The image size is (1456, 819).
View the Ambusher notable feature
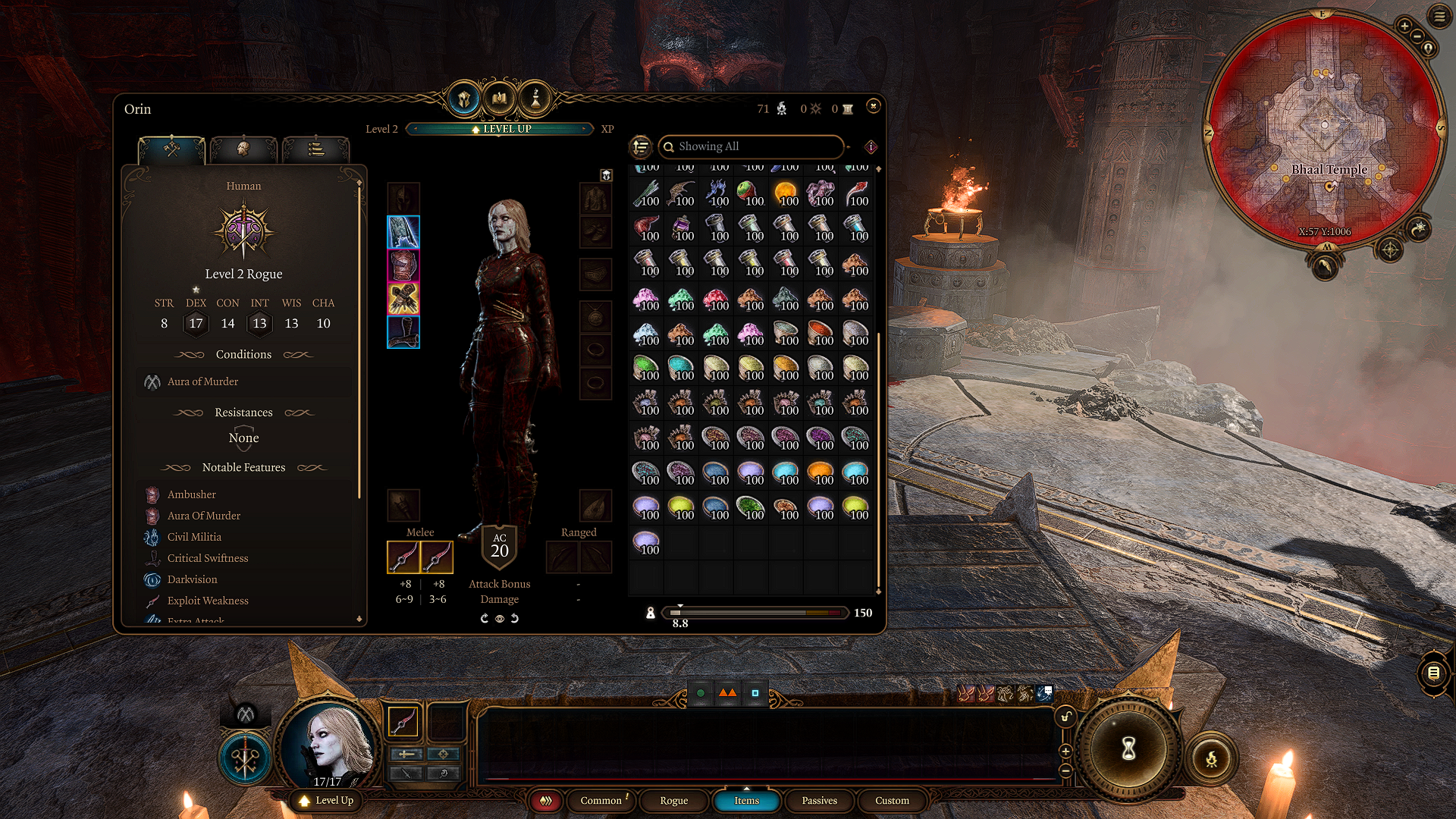click(191, 494)
